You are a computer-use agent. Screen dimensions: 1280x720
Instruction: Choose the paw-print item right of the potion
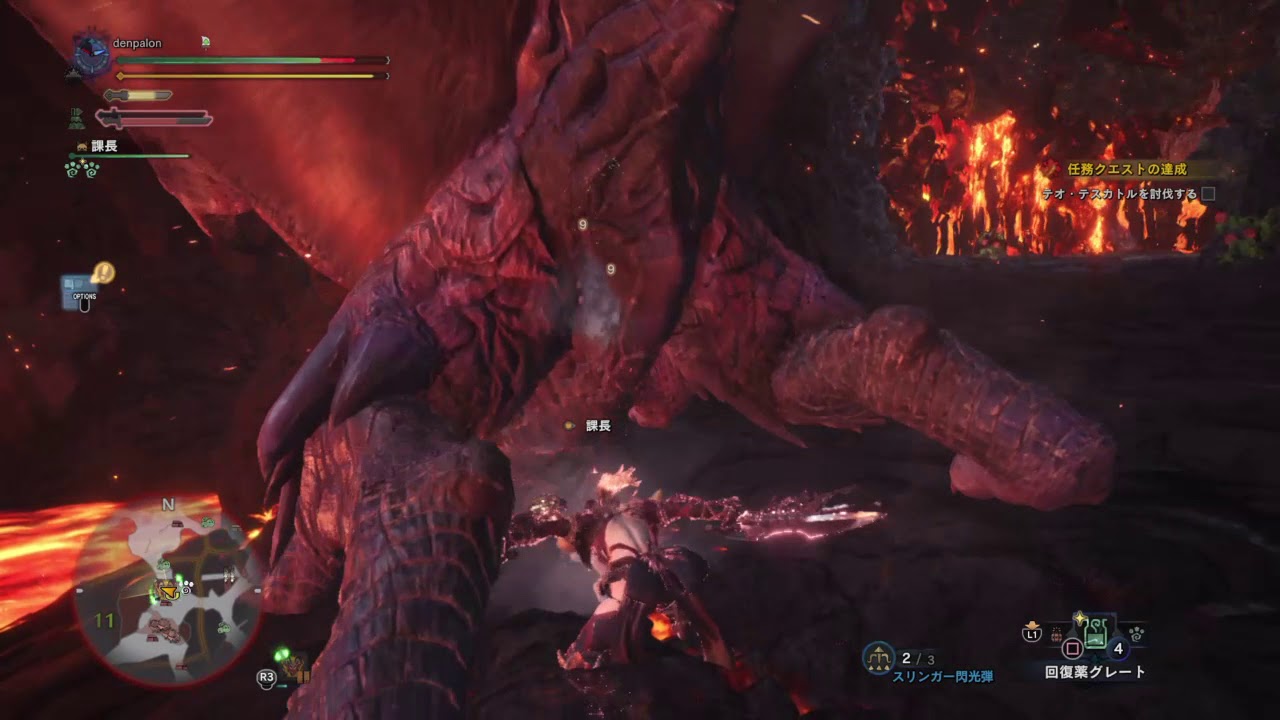pos(1137,632)
